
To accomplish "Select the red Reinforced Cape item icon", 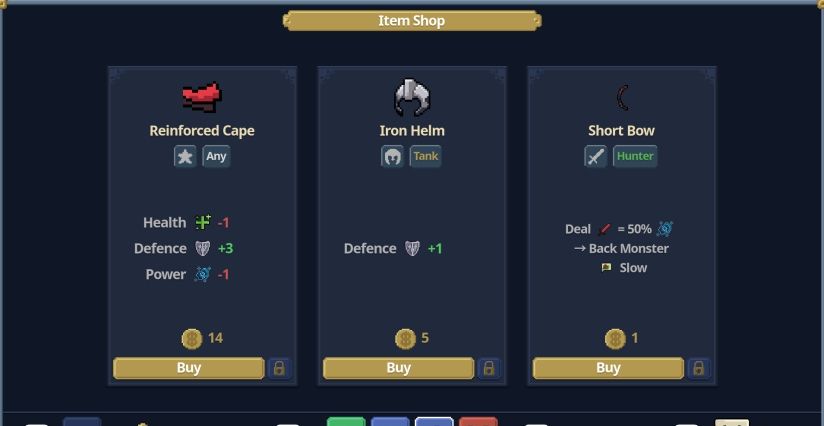I will point(202,97).
